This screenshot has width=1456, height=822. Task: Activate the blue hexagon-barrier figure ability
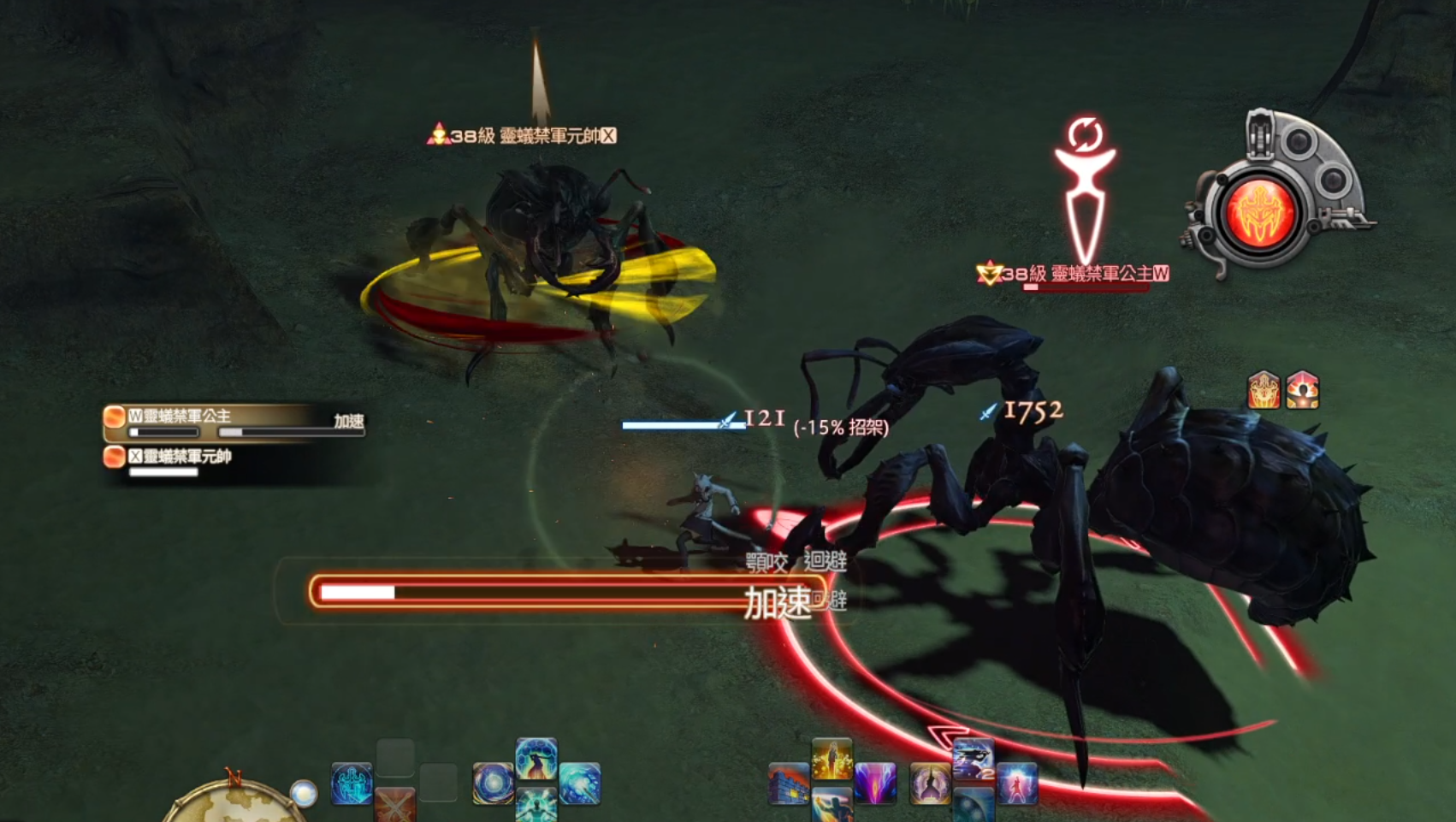536,759
